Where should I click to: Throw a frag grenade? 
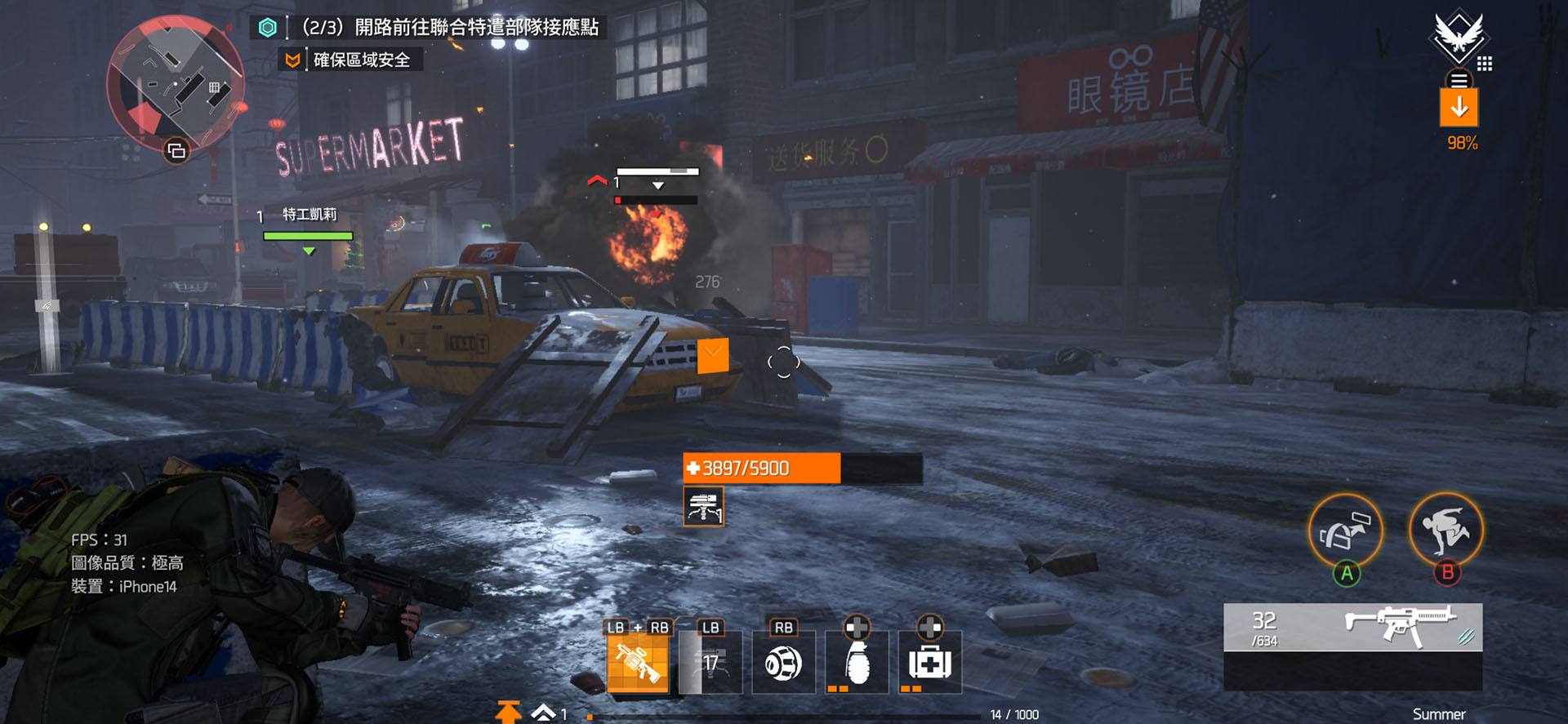857,663
